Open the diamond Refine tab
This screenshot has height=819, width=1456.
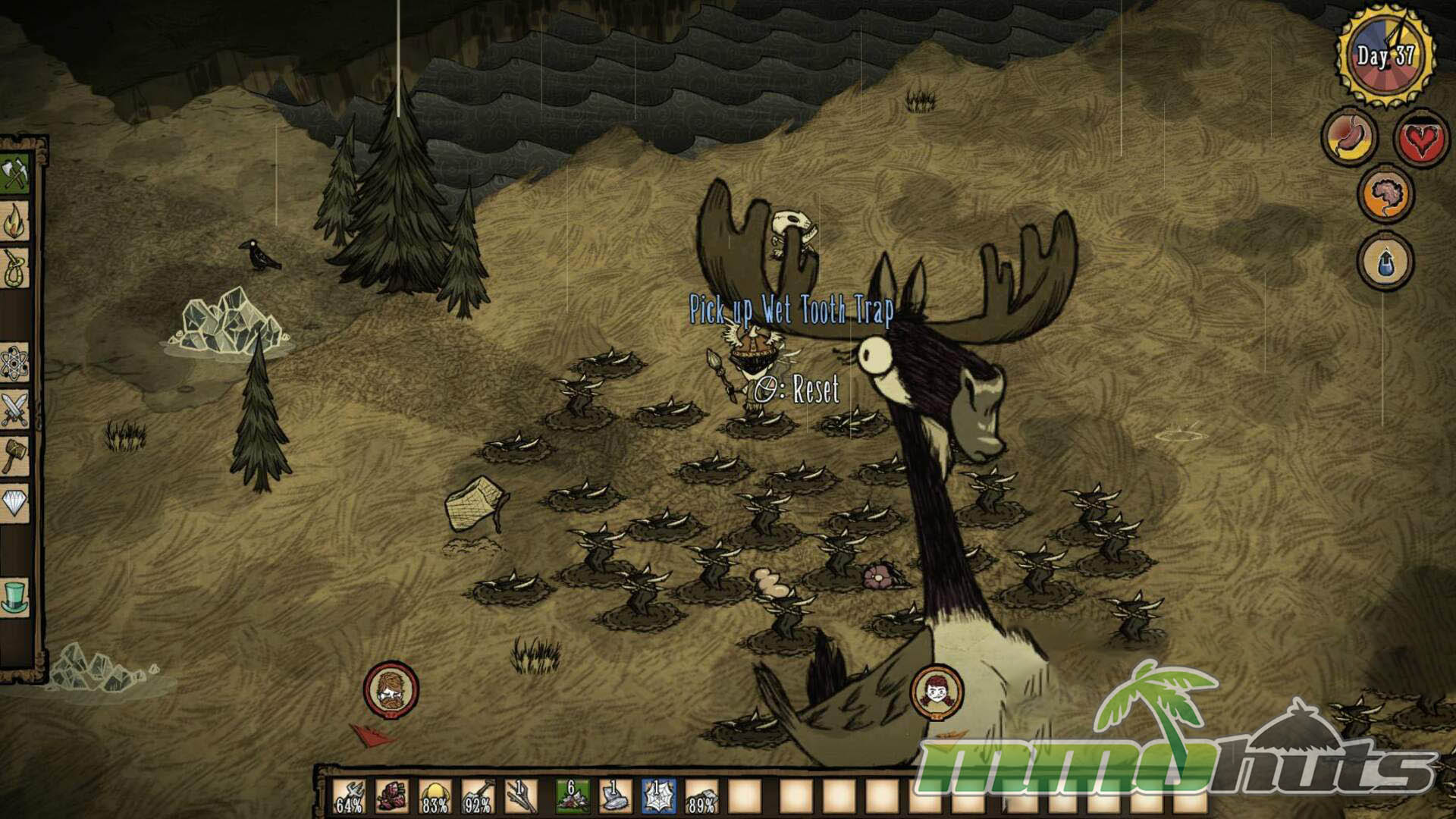click(15, 502)
